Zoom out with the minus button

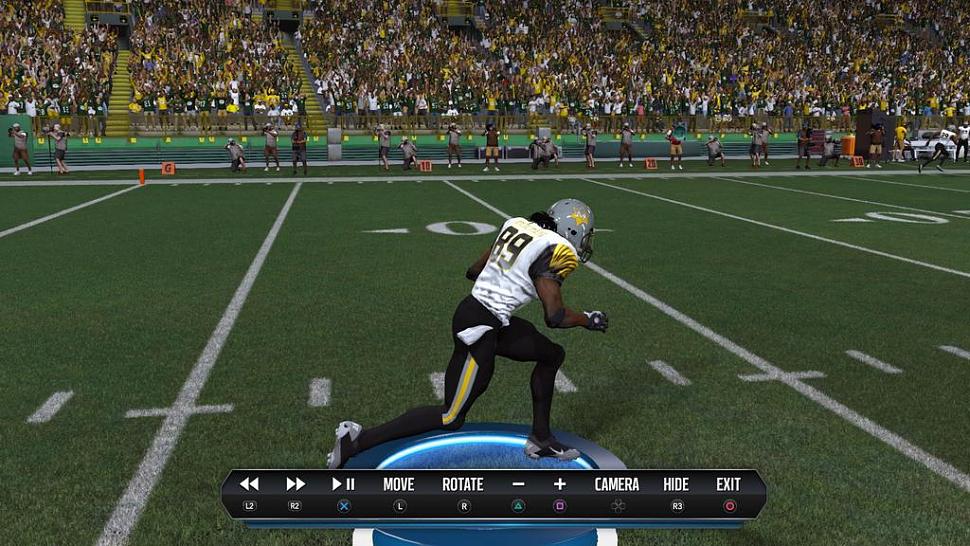tap(518, 485)
